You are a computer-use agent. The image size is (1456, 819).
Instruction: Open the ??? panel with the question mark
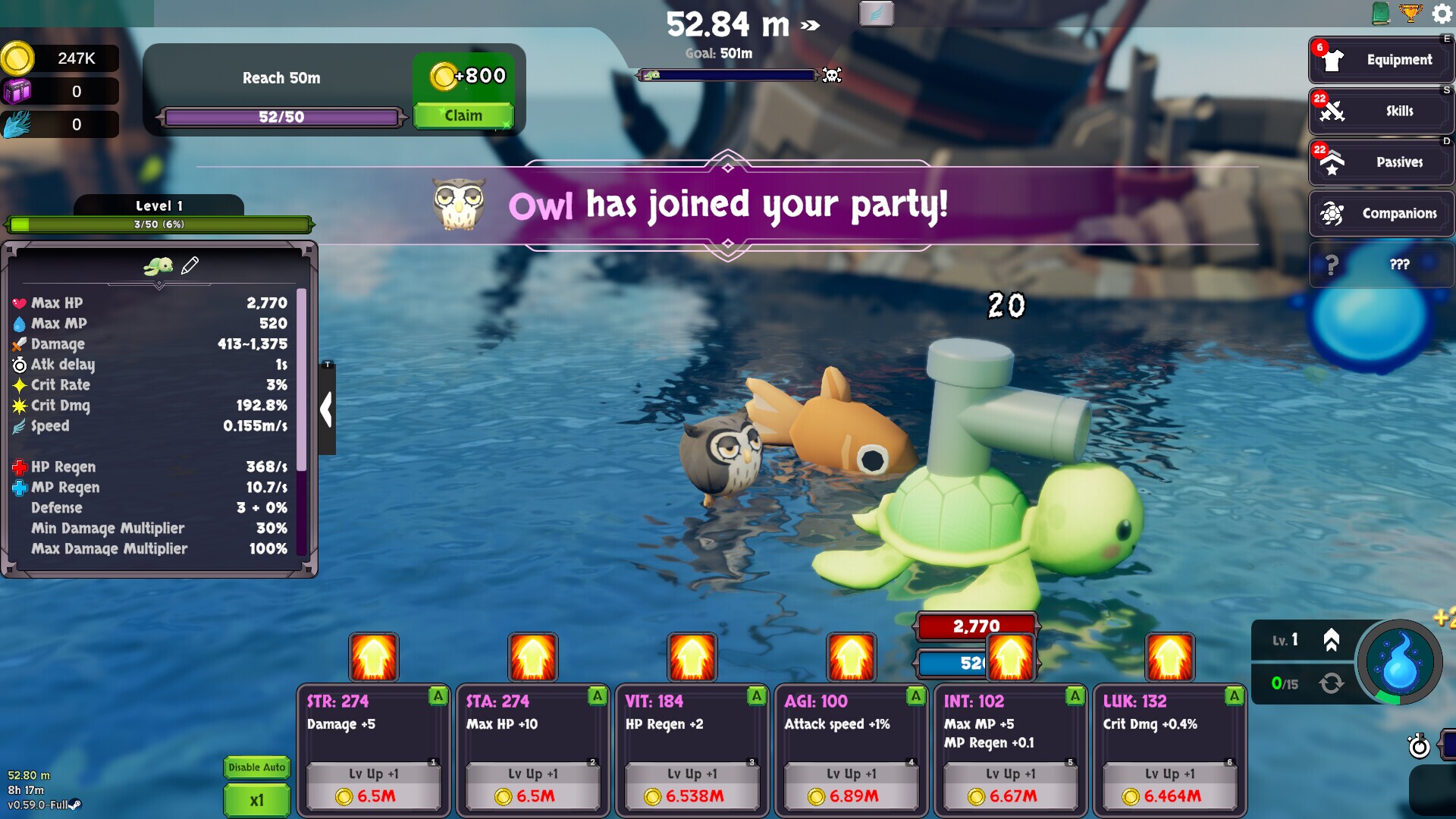[1380, 265]
